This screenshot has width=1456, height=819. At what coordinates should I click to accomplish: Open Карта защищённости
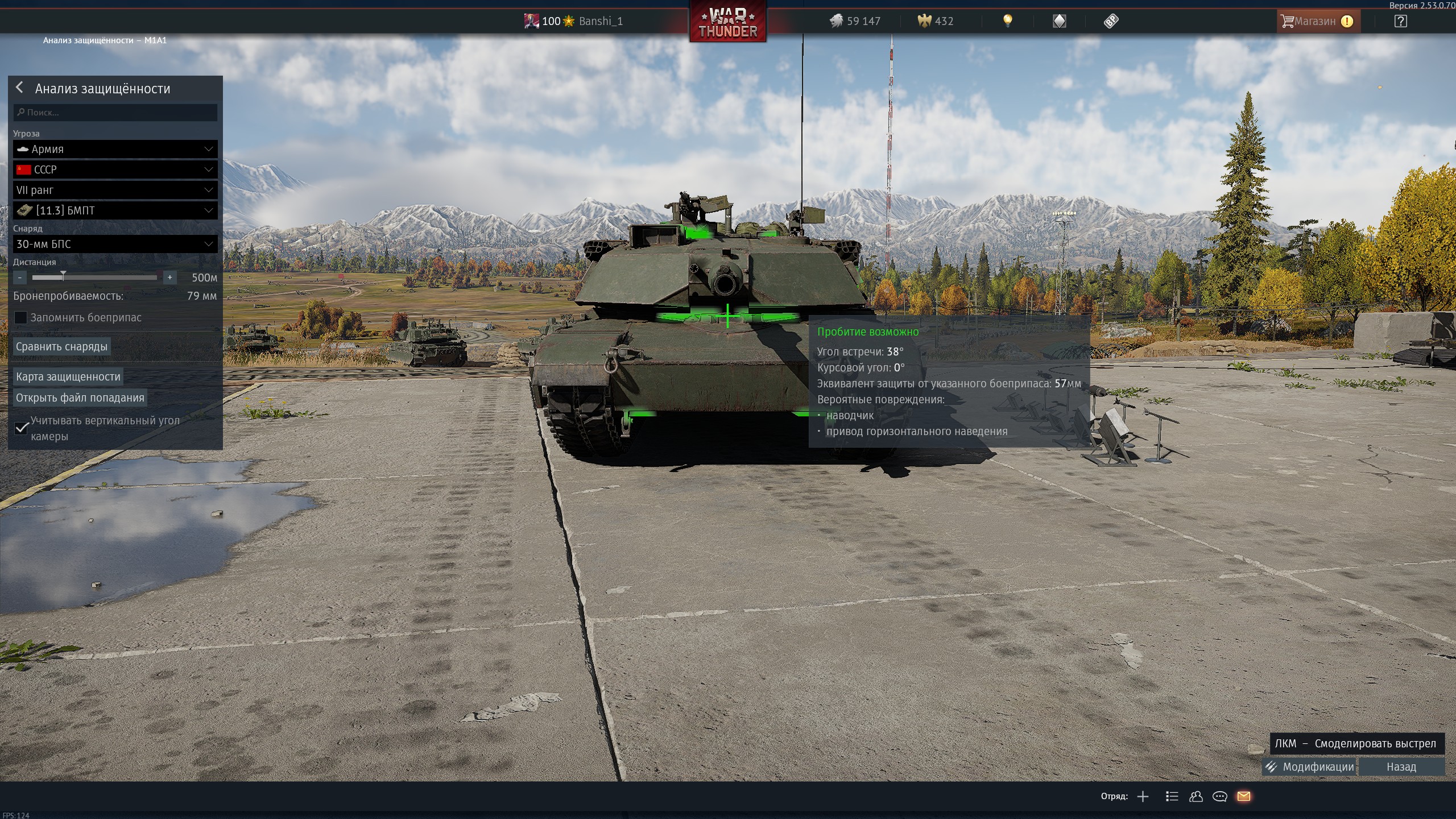(x=68, y=377)
